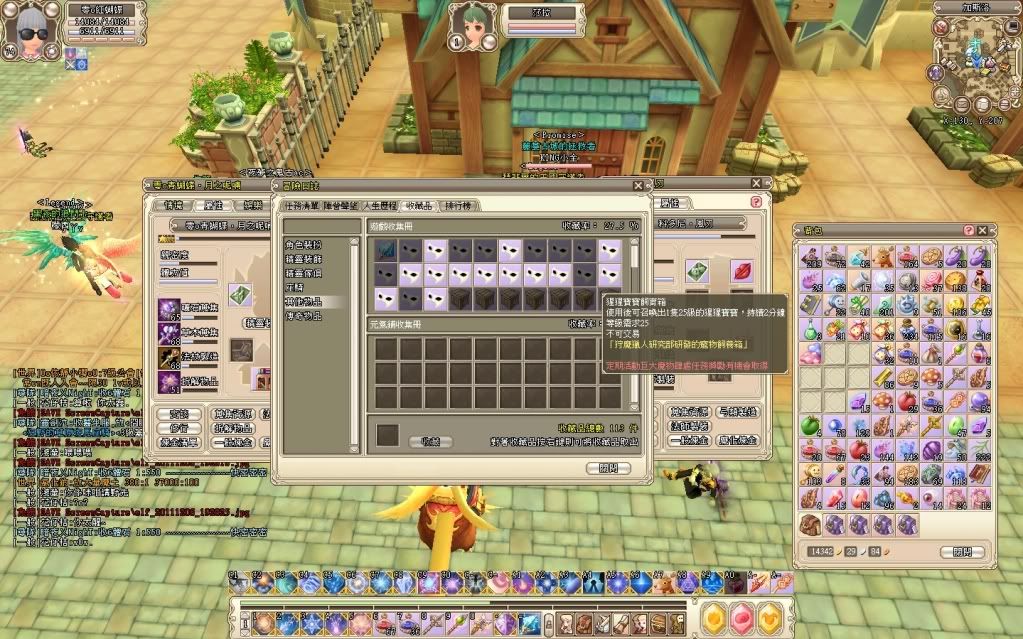Viewport: 1023px width, 639px height.
Task: Select the red lips item slot
Action: click(742, 270)
